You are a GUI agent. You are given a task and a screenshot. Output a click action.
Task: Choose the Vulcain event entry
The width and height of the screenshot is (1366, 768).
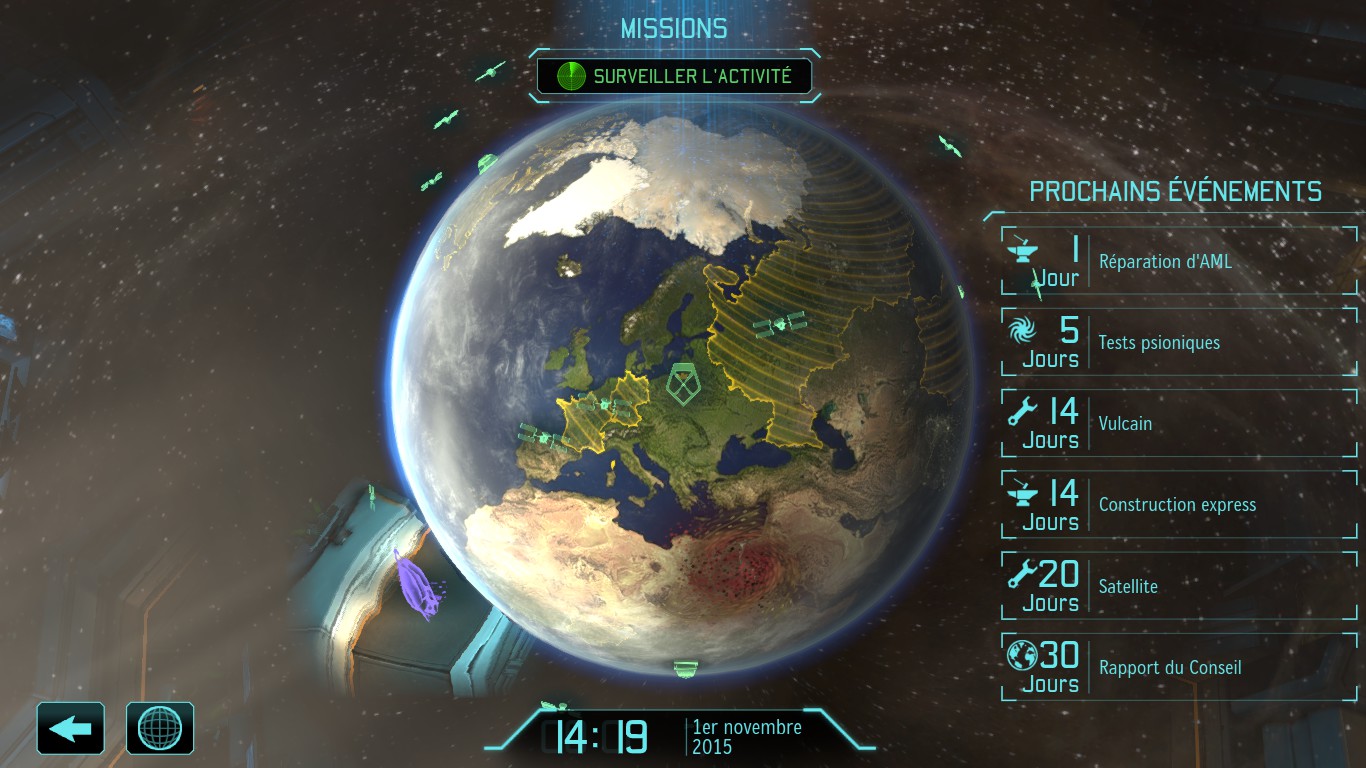click(x=1179, y=423)
